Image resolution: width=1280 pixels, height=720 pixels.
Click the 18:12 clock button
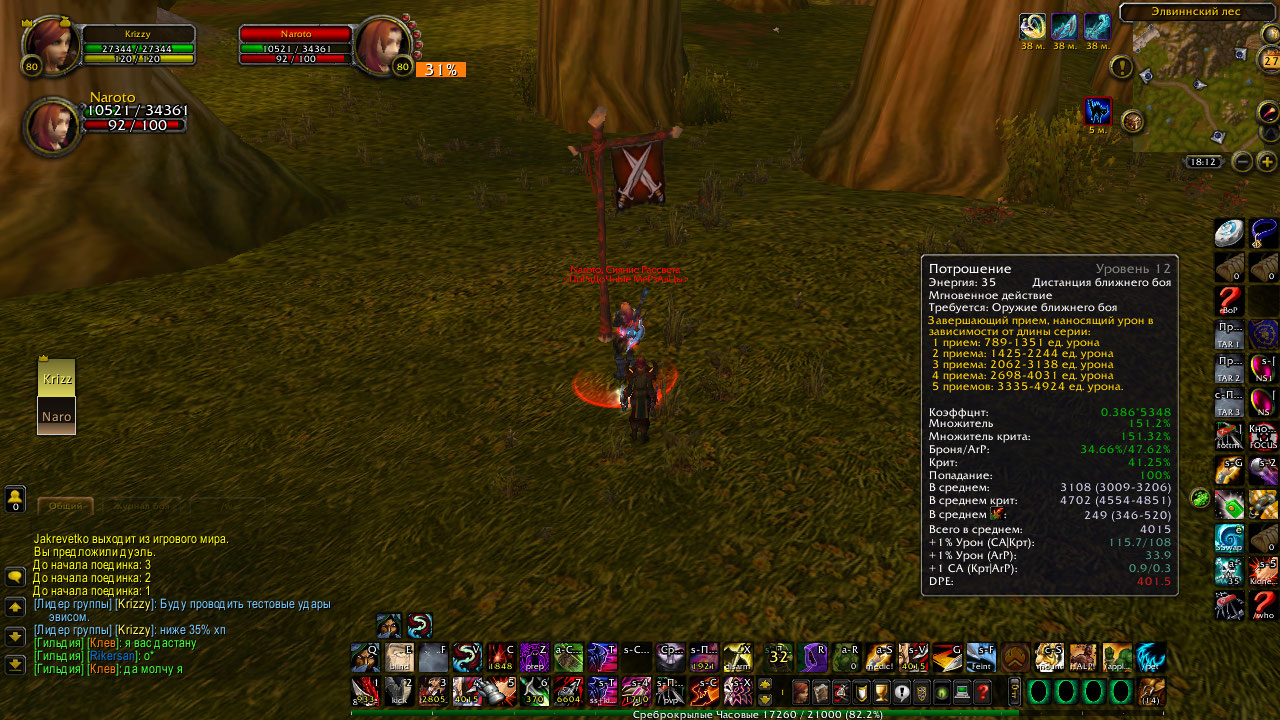coord(1203,162)
